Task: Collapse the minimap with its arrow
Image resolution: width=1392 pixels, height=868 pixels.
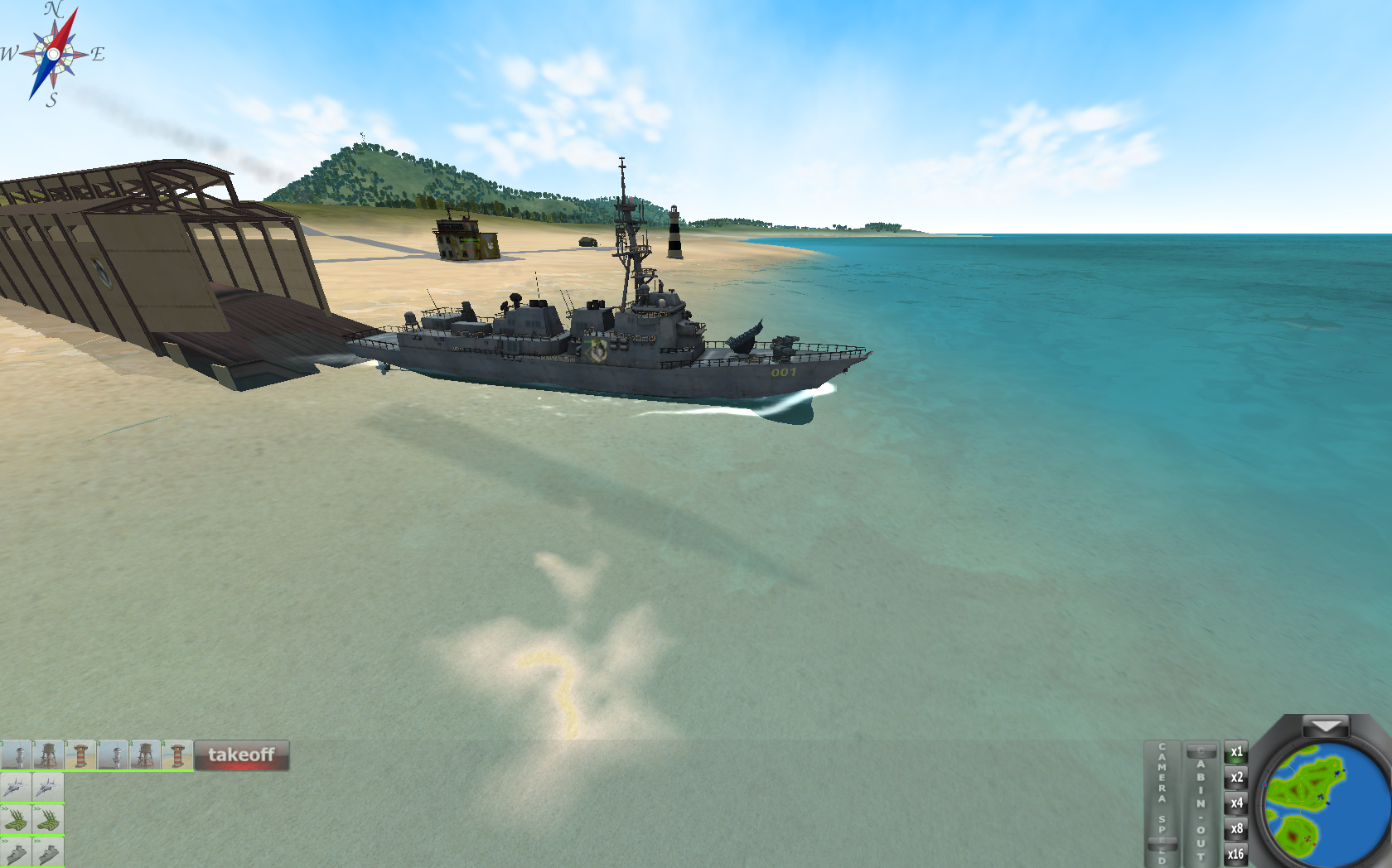Action: click(x=1325, y=726)
